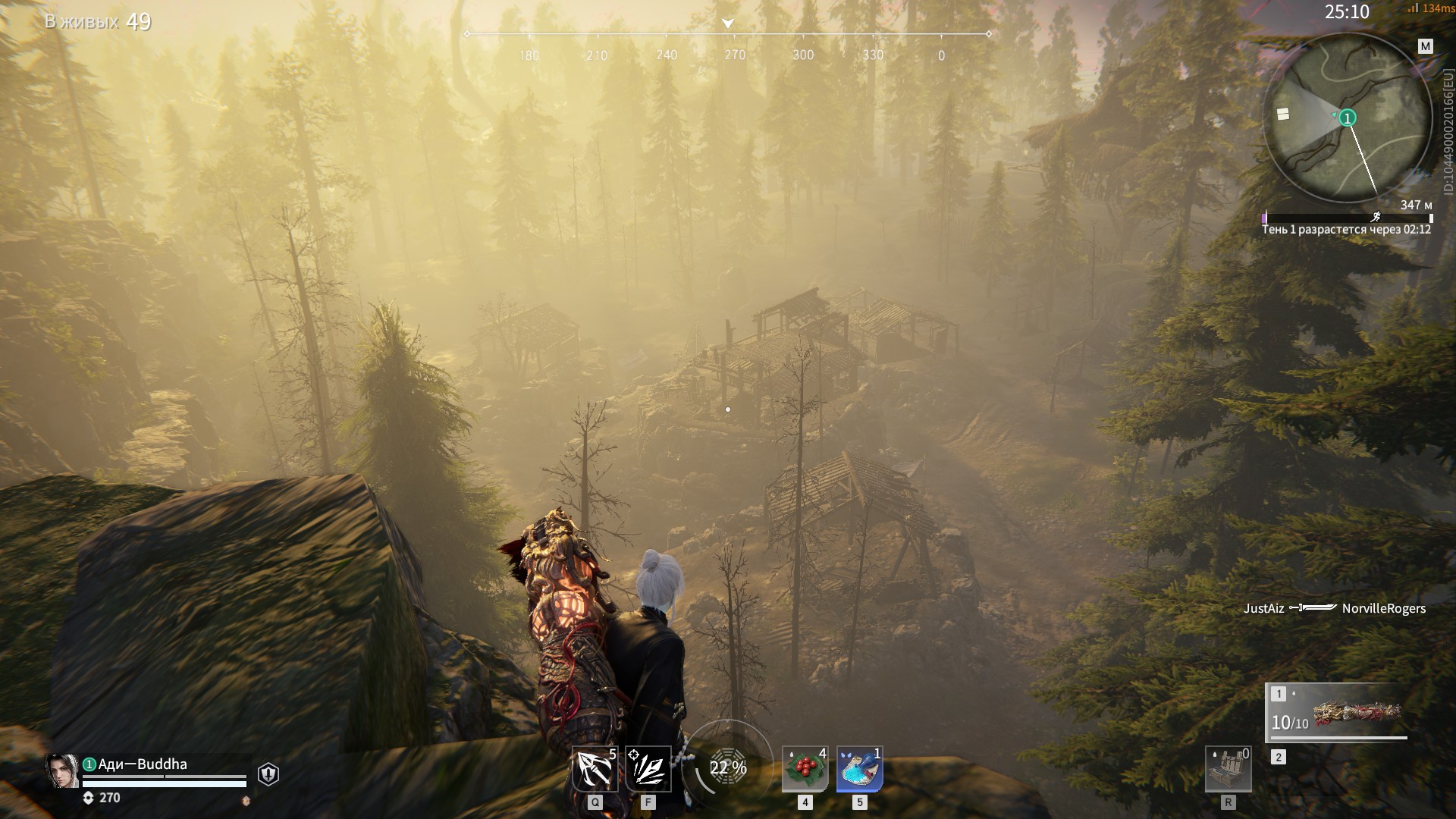Click the player portrait beside Ади—Buddha
This screenshot has height=819, width=1456.
point(62,771)
